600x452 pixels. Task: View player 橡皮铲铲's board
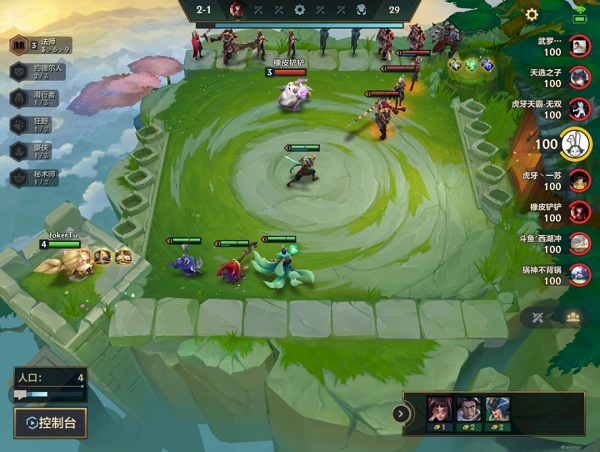(x=579, y=213)
